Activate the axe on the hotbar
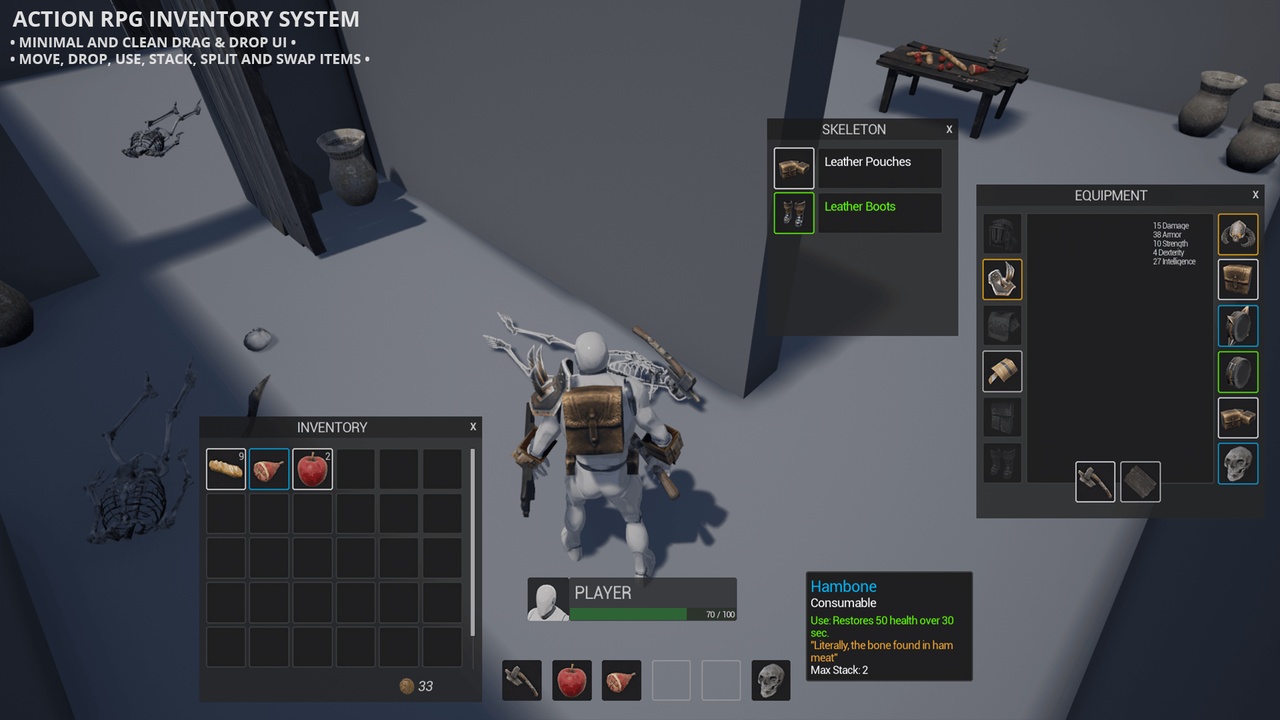 [x=522, y=680]
